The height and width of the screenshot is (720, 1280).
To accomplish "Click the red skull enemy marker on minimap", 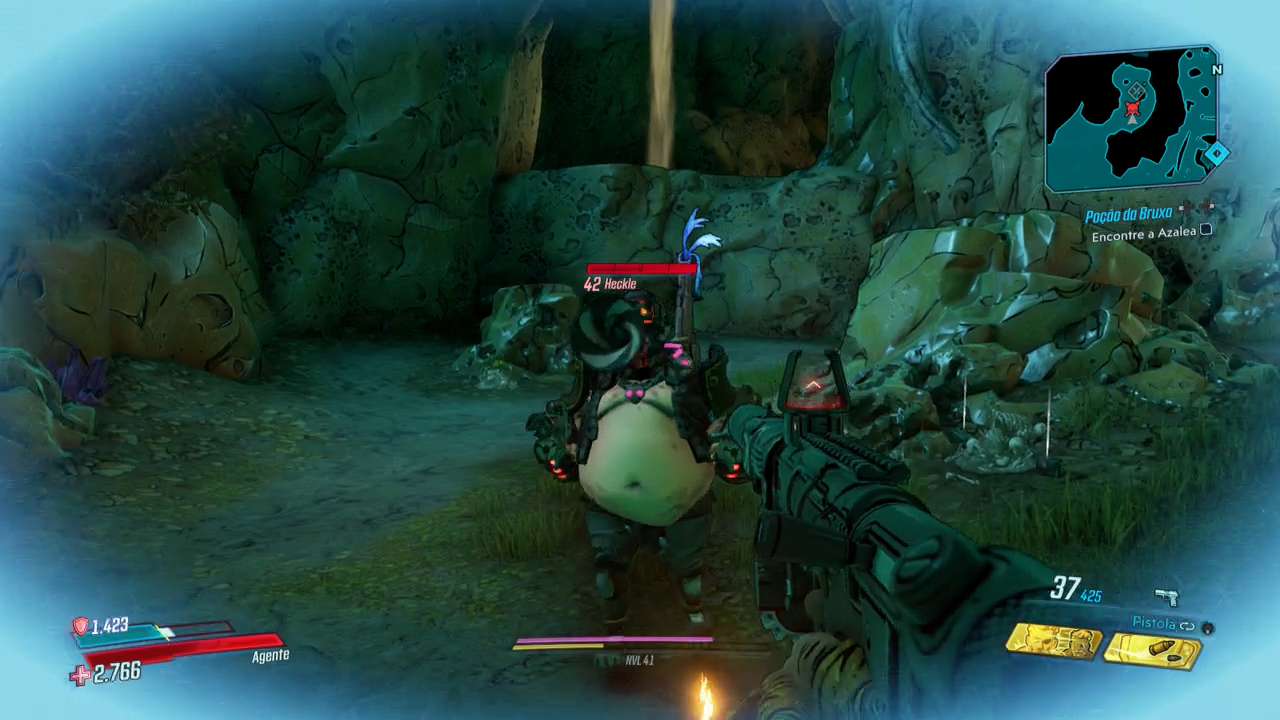I will (x=1133, y=108).
